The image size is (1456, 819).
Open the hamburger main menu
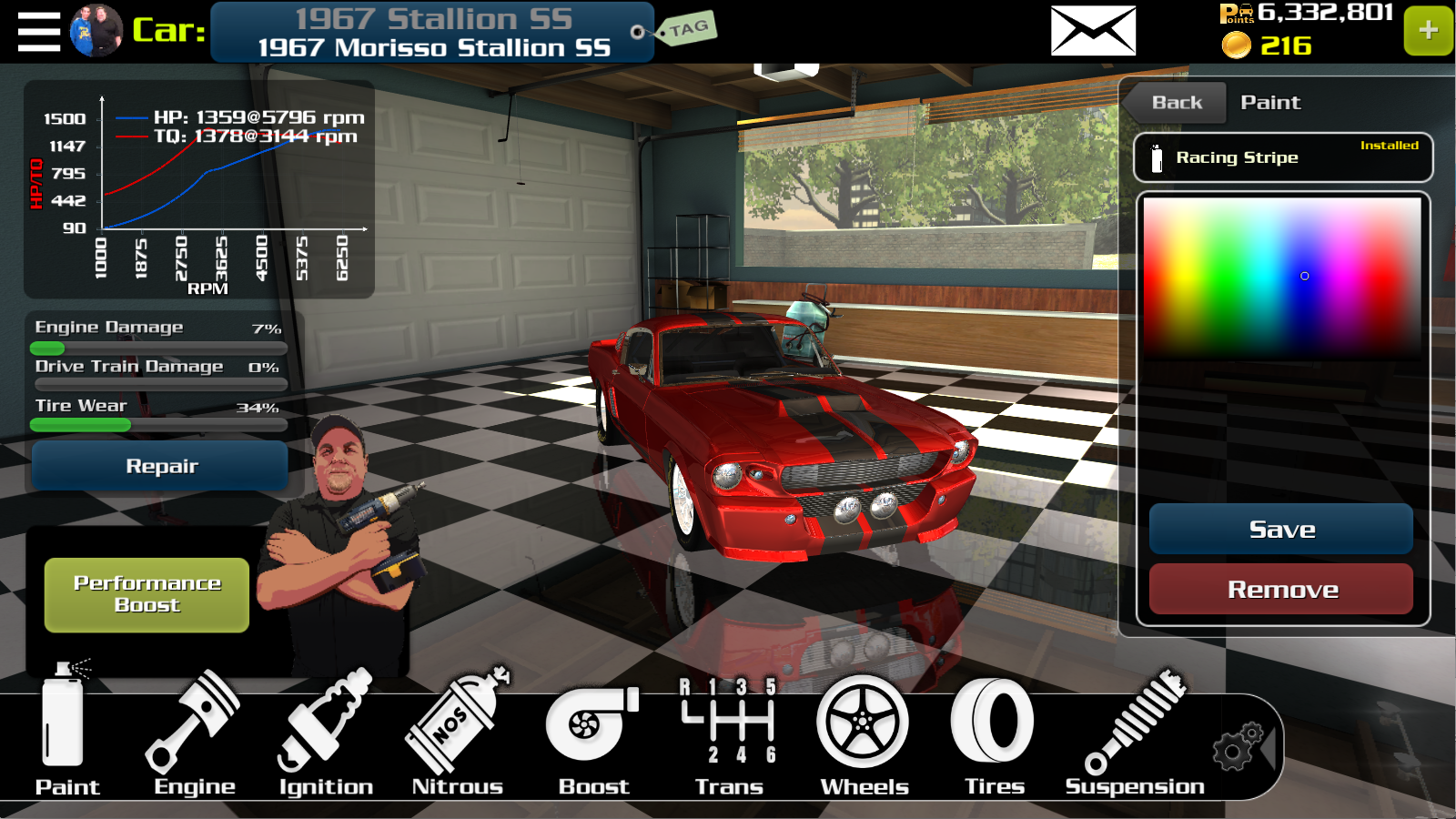[39, 32]
